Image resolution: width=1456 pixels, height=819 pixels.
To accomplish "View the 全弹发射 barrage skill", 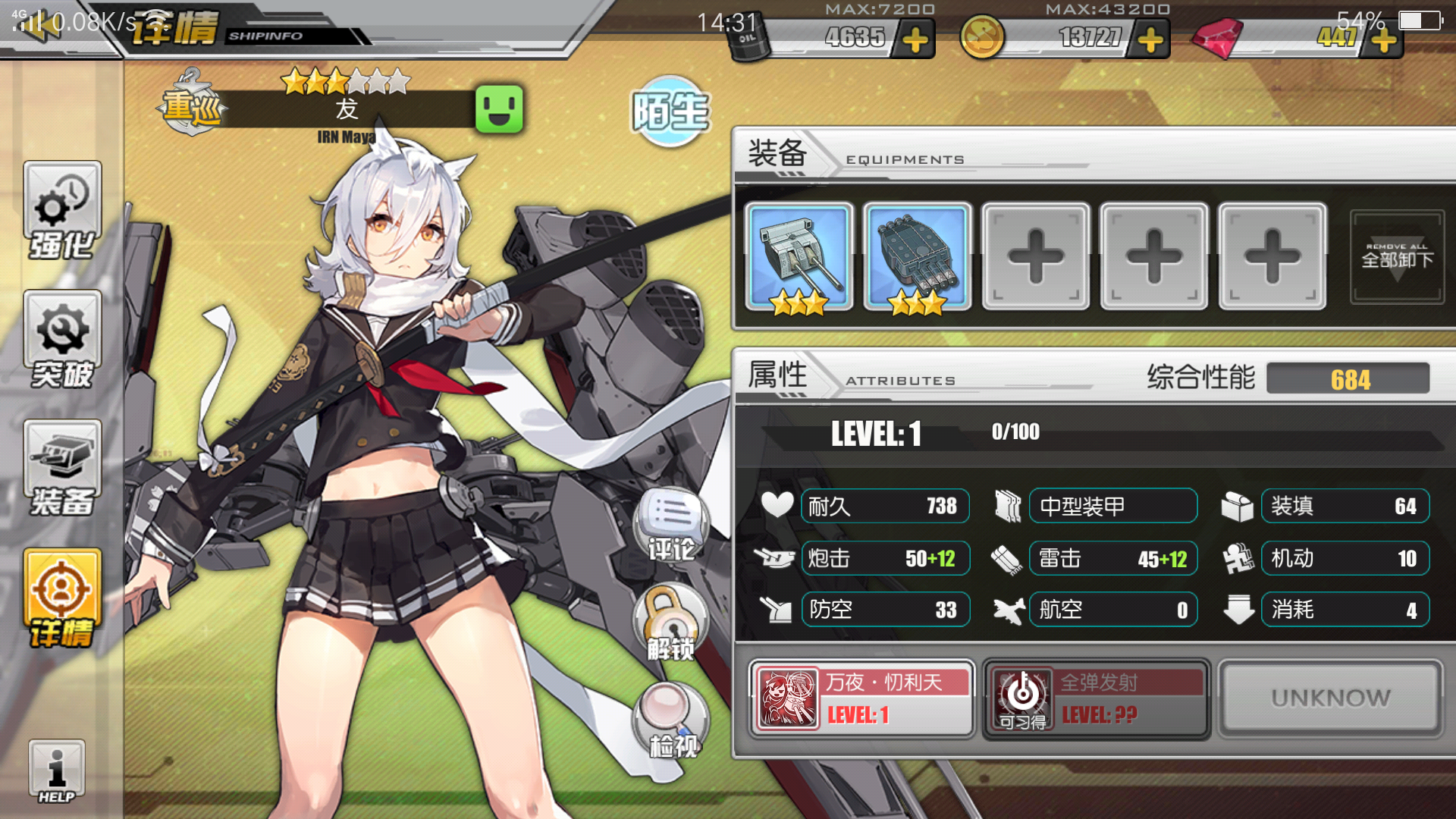I will pyautogui.click(x=1096, y=698).
